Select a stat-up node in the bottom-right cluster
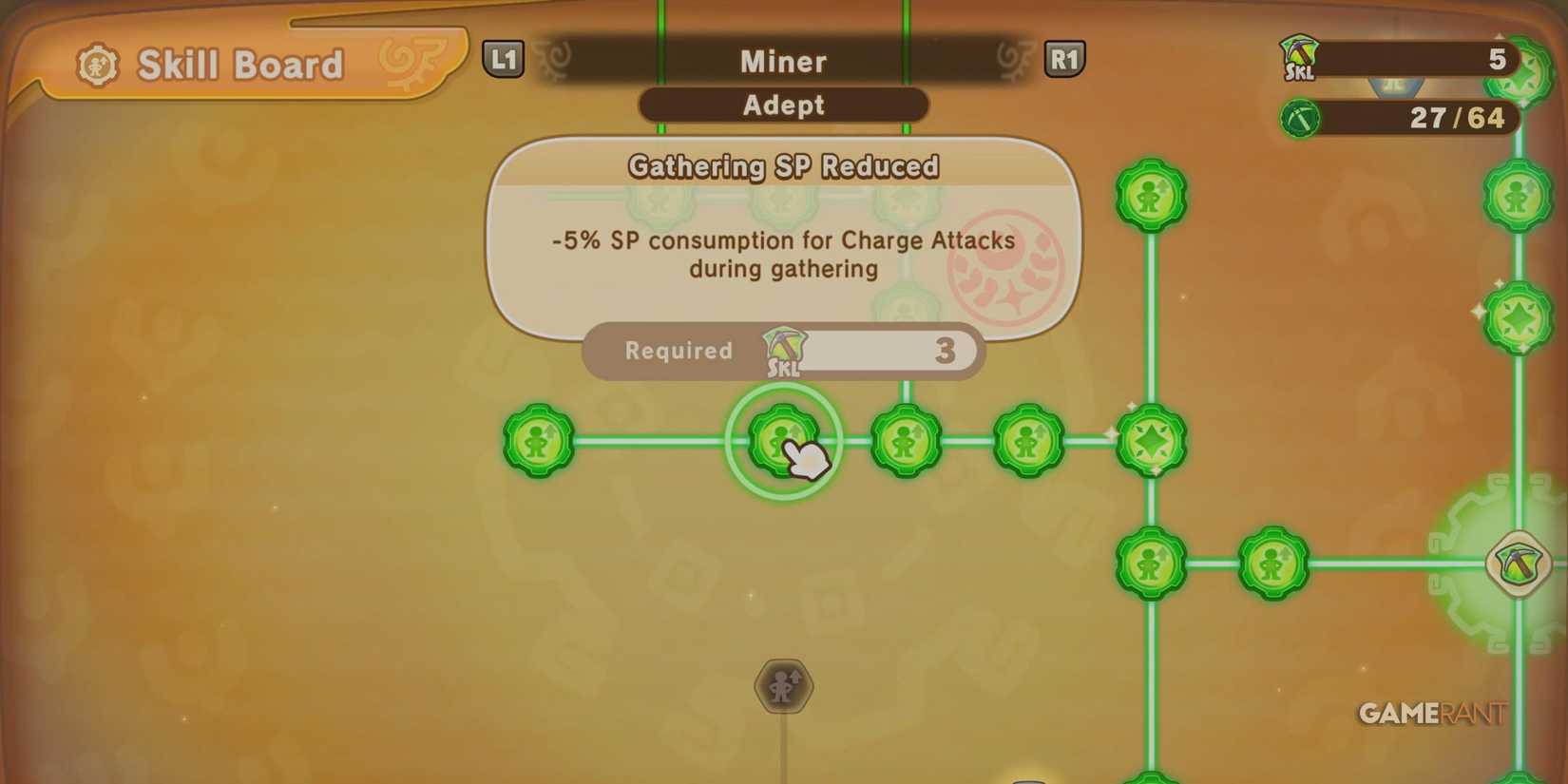The image size is (1568, 784). click(x=1273, y=563)
